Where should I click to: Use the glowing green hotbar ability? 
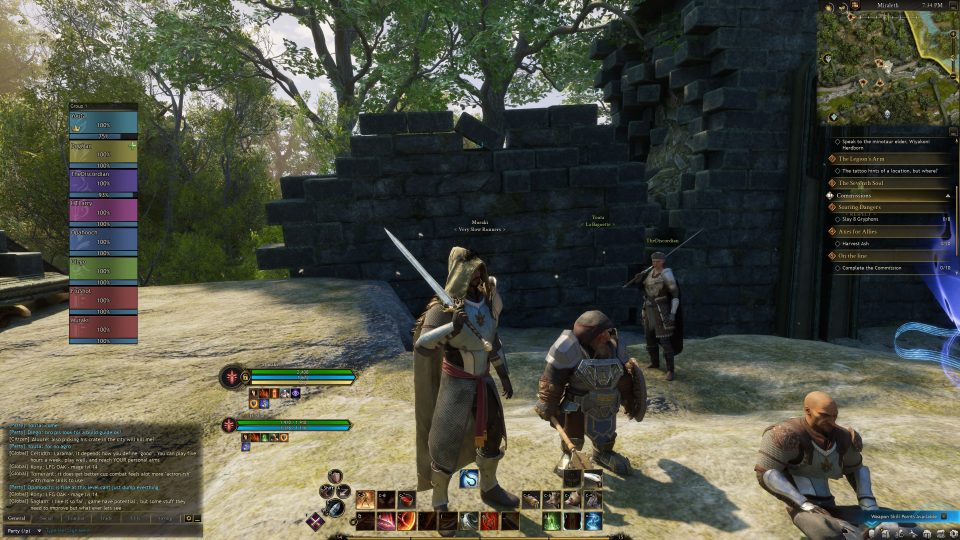click(x=551, y=520)
